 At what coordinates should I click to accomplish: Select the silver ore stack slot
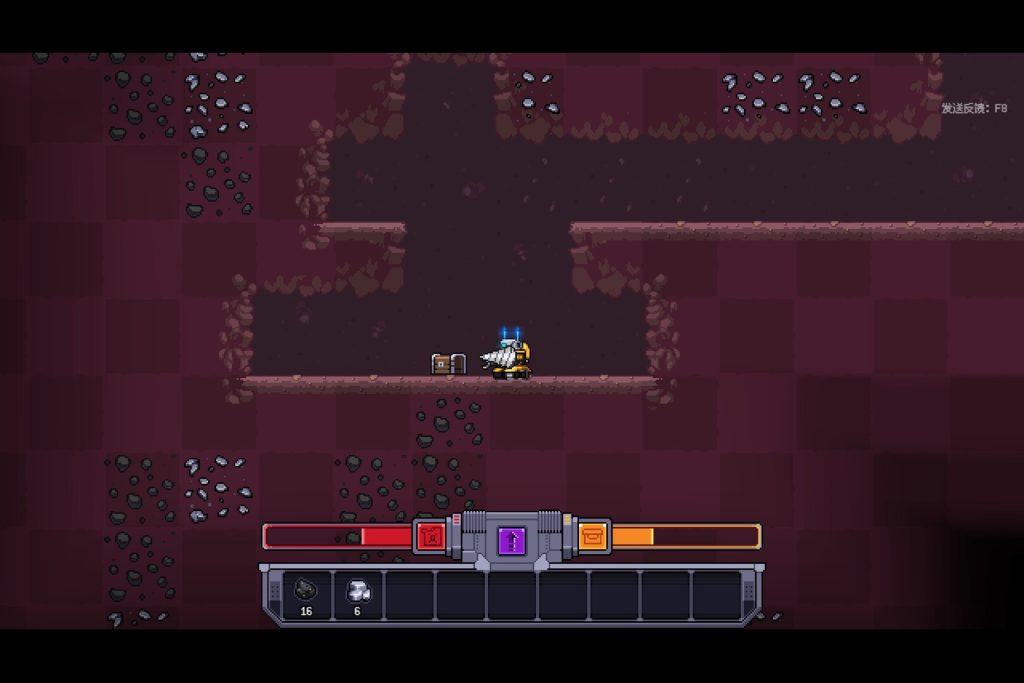tap(358, 594)
